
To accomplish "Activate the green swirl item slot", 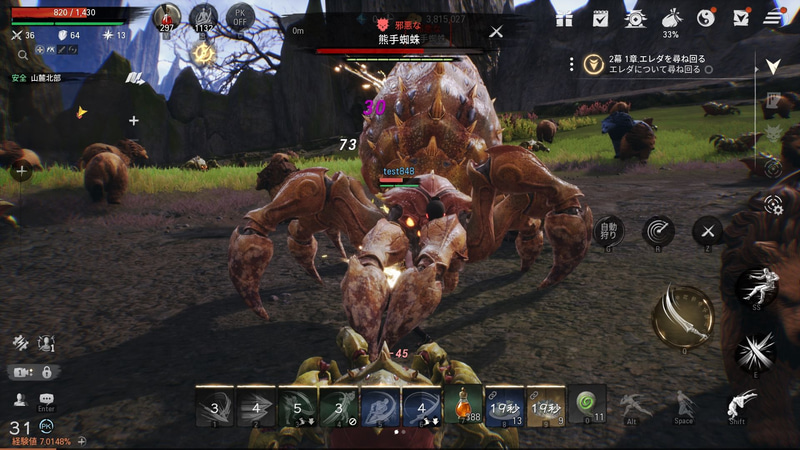I will click(x=587, y=404).
